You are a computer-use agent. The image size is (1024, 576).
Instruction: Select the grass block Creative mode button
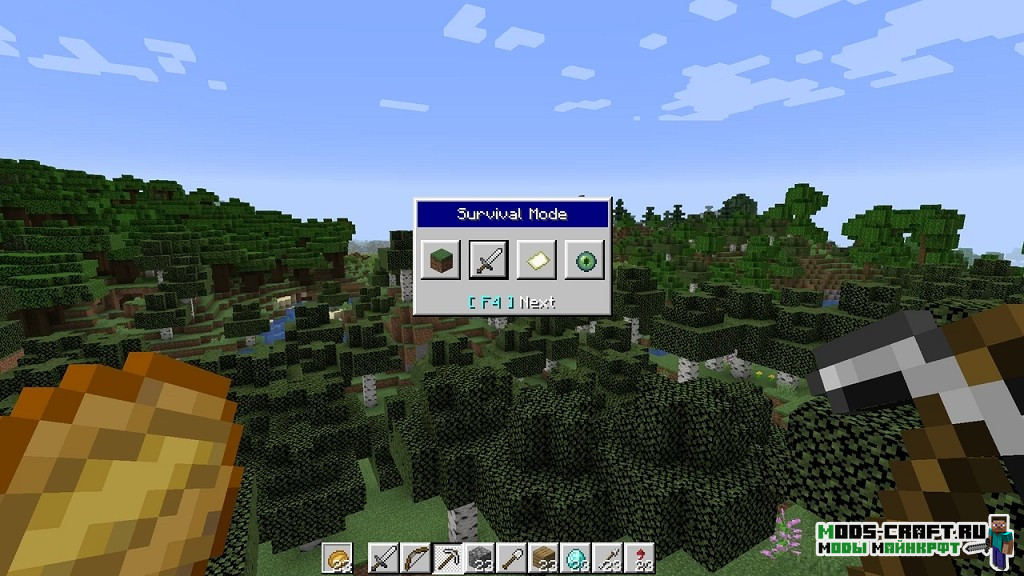pos(440,260)
